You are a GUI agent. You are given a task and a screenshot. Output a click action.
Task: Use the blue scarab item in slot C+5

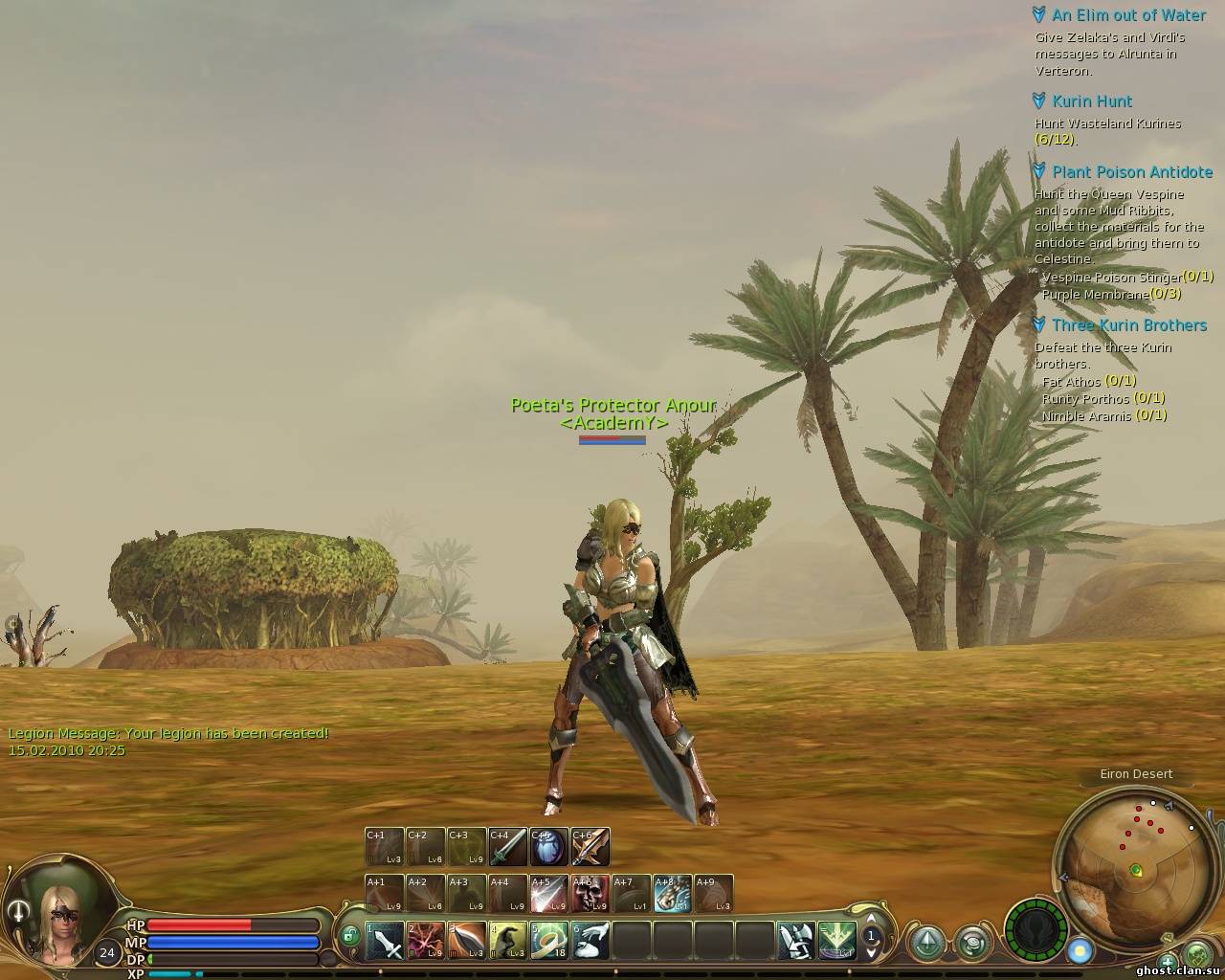[548, 847]
